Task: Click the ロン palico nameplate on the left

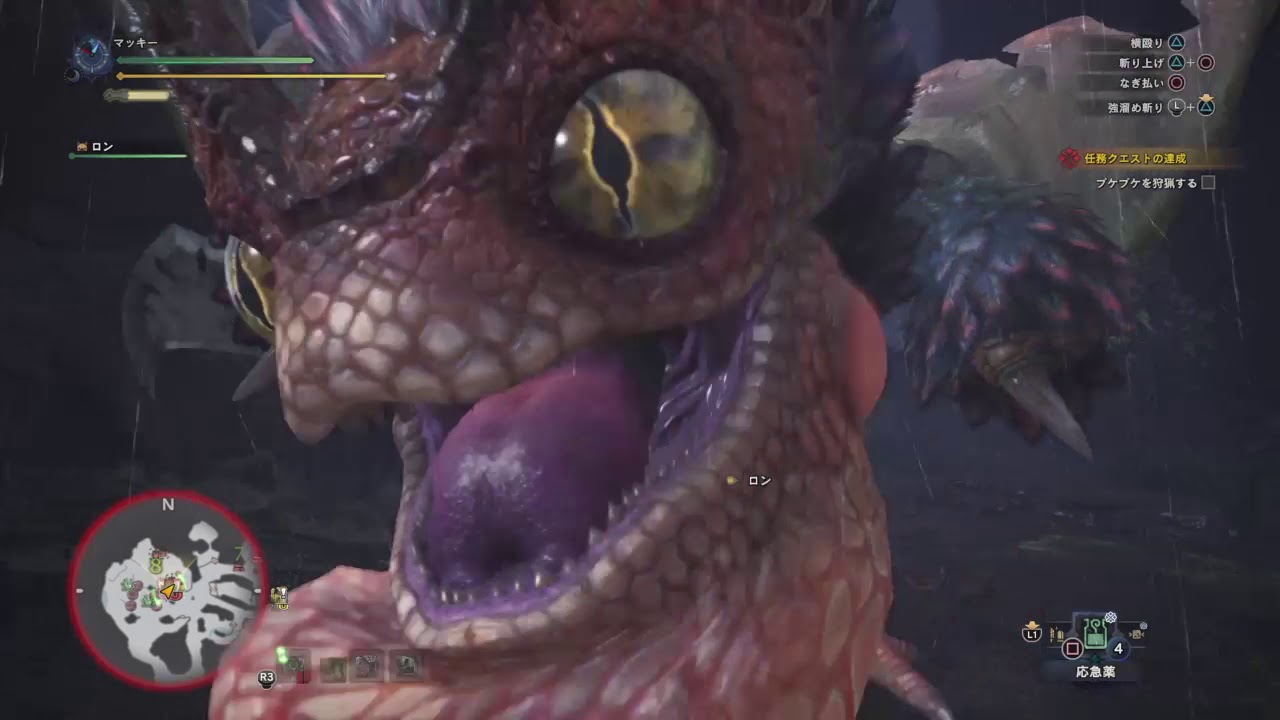Action: [102, 146]
